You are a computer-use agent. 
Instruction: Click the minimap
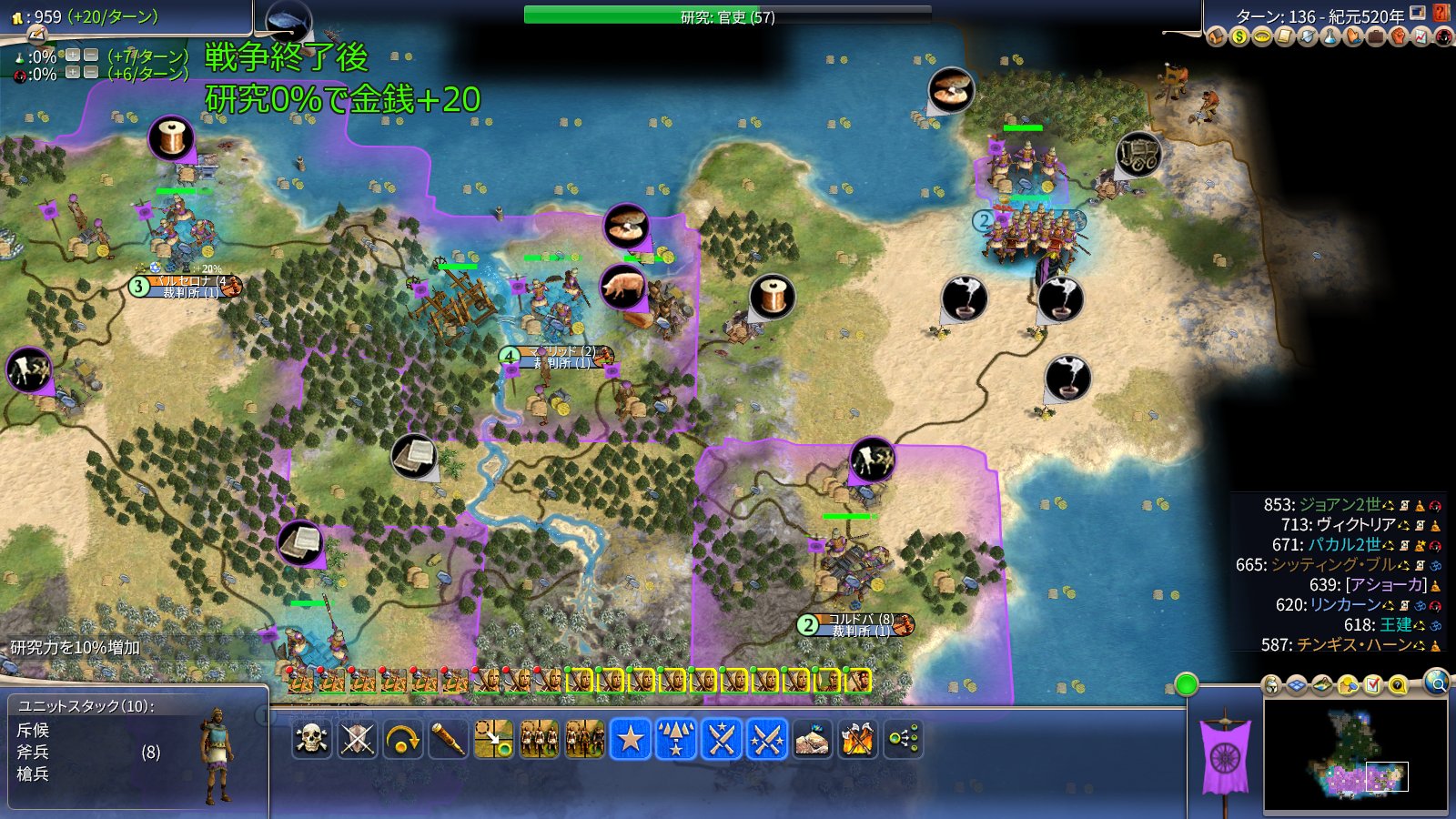(1355, 755)
